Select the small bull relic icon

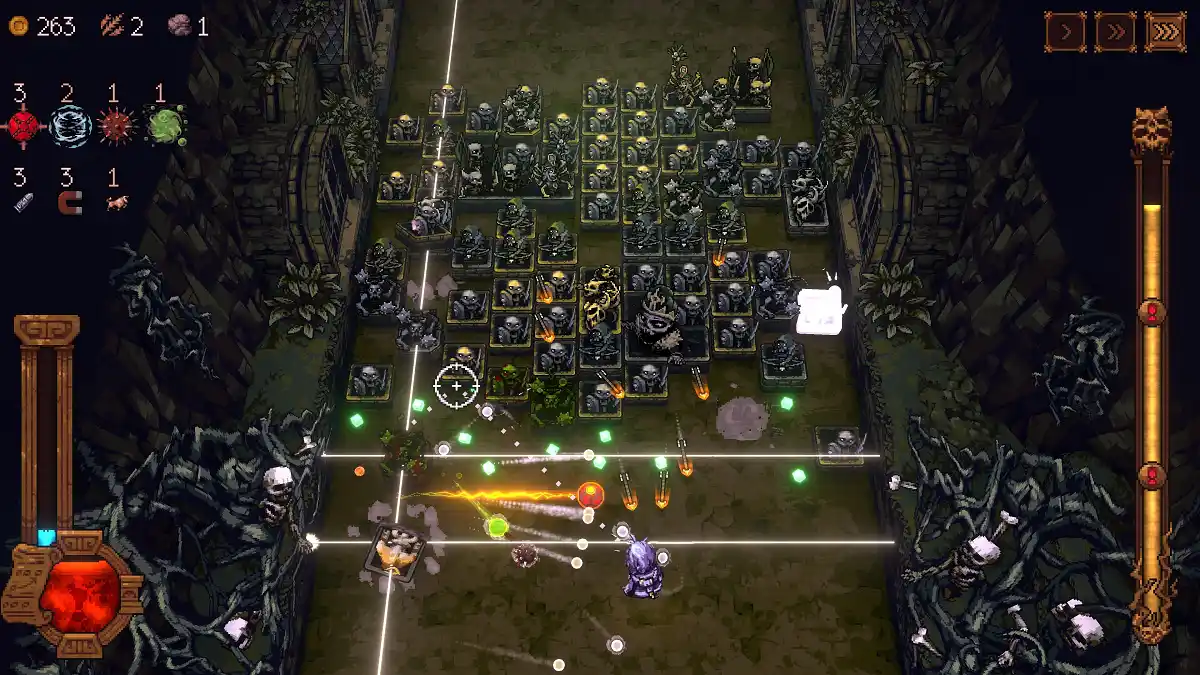point(114,204)
